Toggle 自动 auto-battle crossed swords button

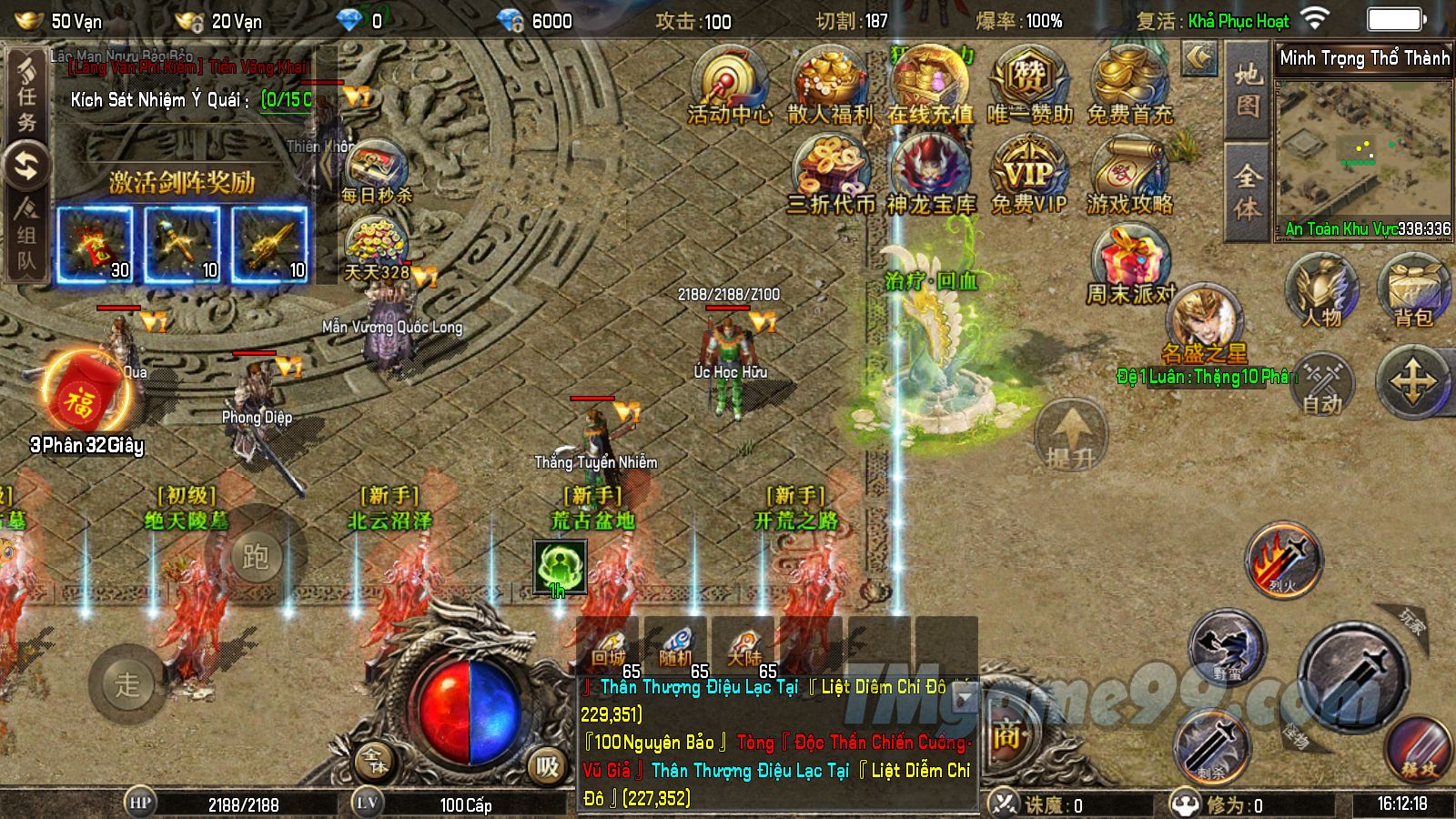coord(1322,382)
